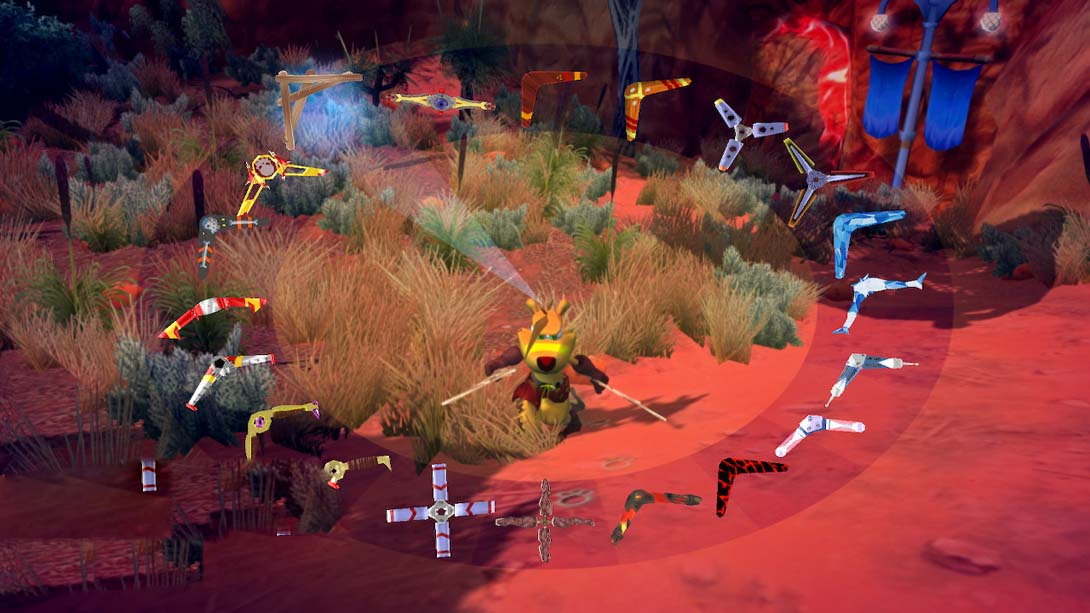Choose the curved yellow boomerang with purple gem
This screenshot has width=1090, height=613.
click(x=275, y=420)
